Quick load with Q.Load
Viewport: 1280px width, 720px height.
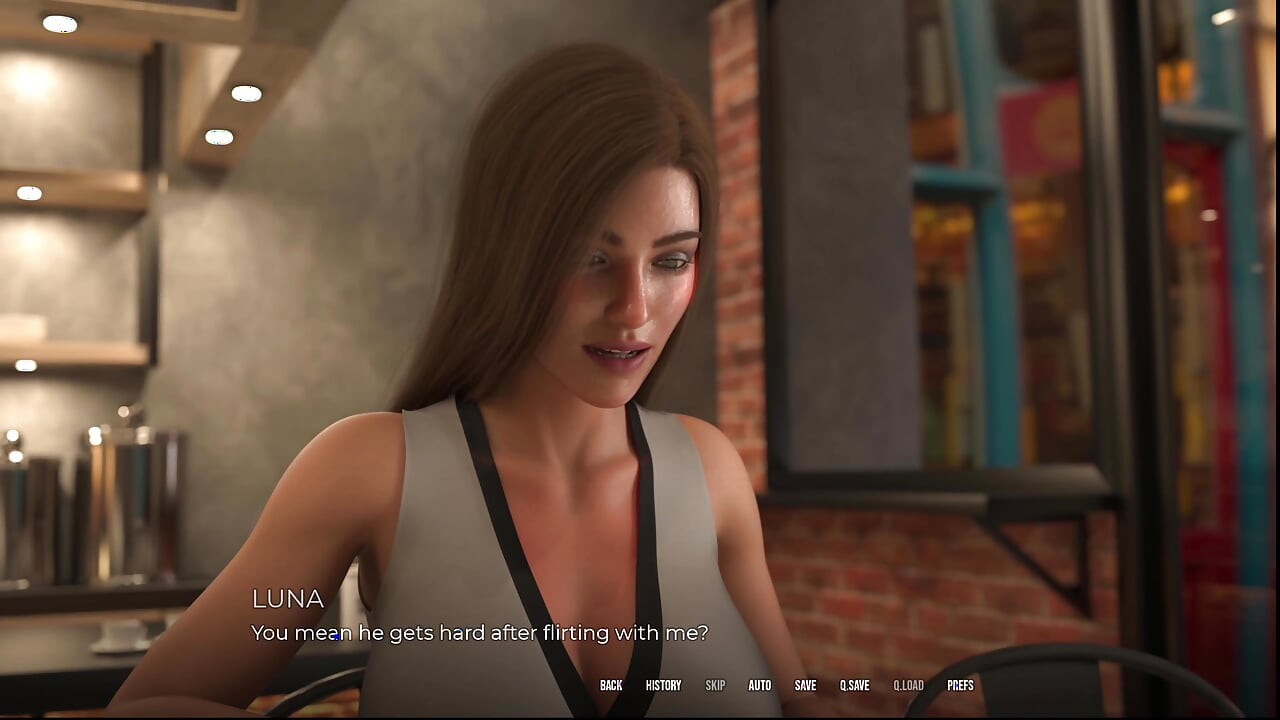(908, 686)
